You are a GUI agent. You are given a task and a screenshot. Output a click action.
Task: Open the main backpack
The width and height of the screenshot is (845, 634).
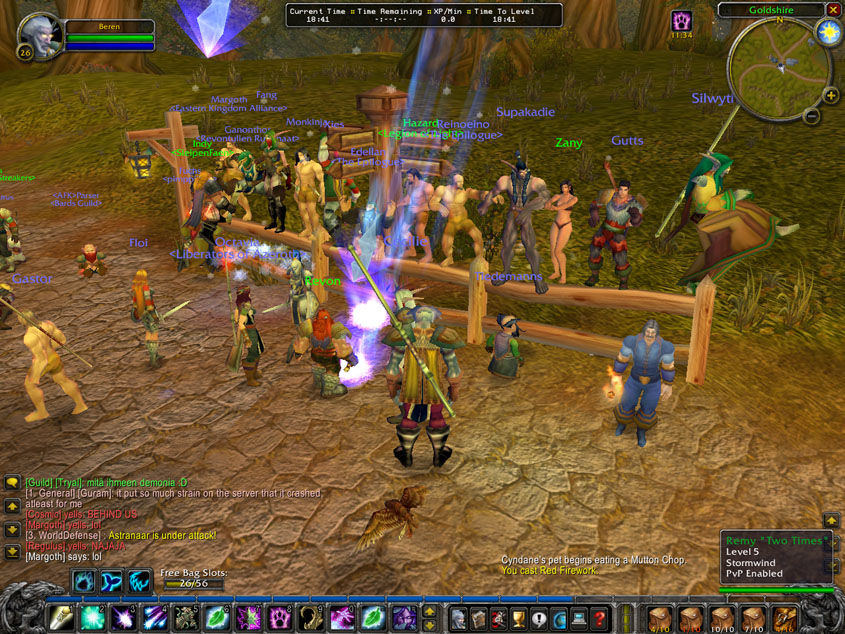(785, 618)
